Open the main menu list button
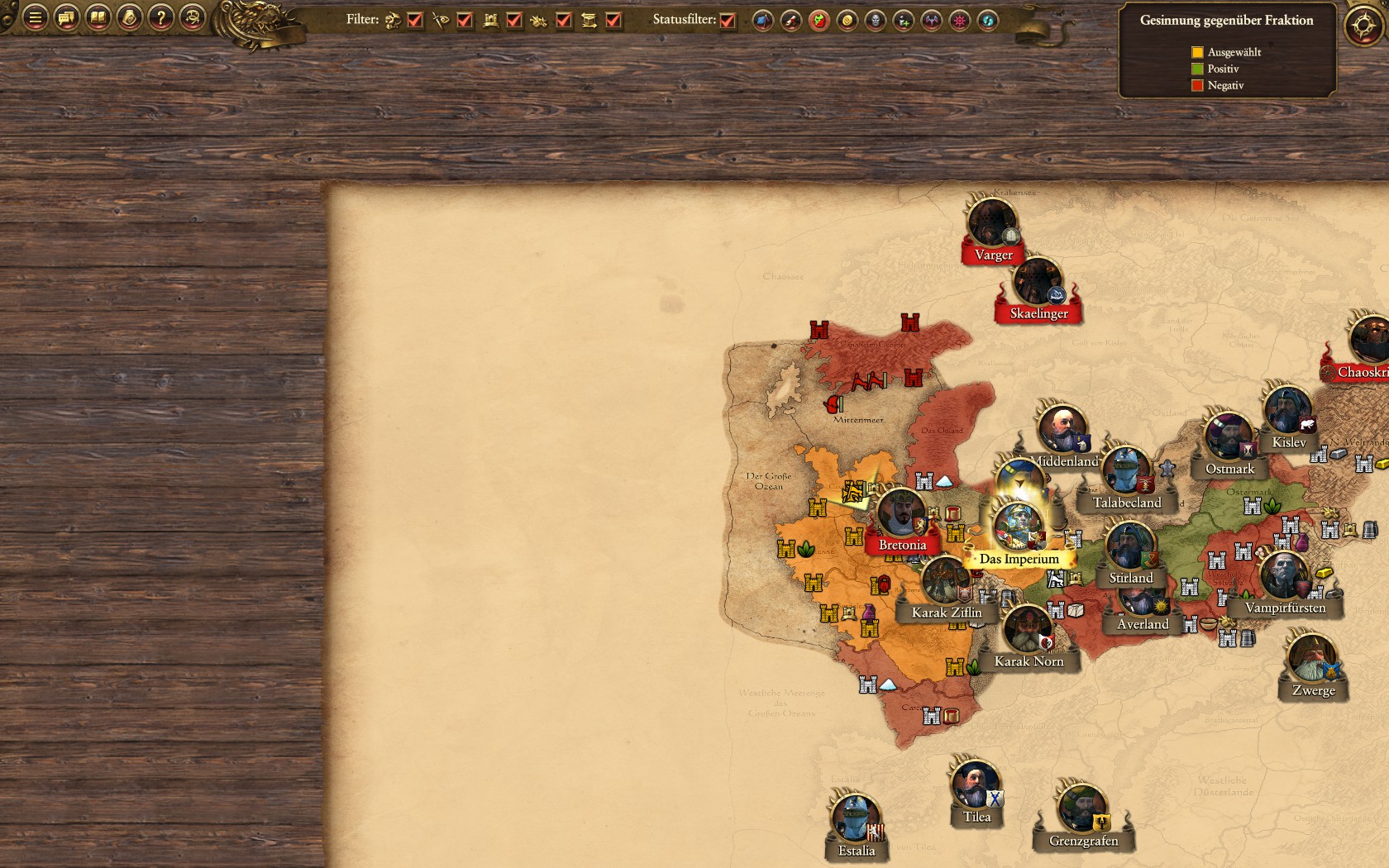 [35, 17]
